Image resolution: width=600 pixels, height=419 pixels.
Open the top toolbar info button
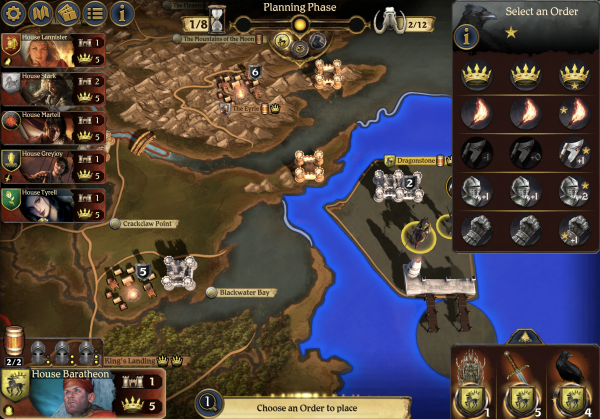pyautogui.click(x=123, y=14)
